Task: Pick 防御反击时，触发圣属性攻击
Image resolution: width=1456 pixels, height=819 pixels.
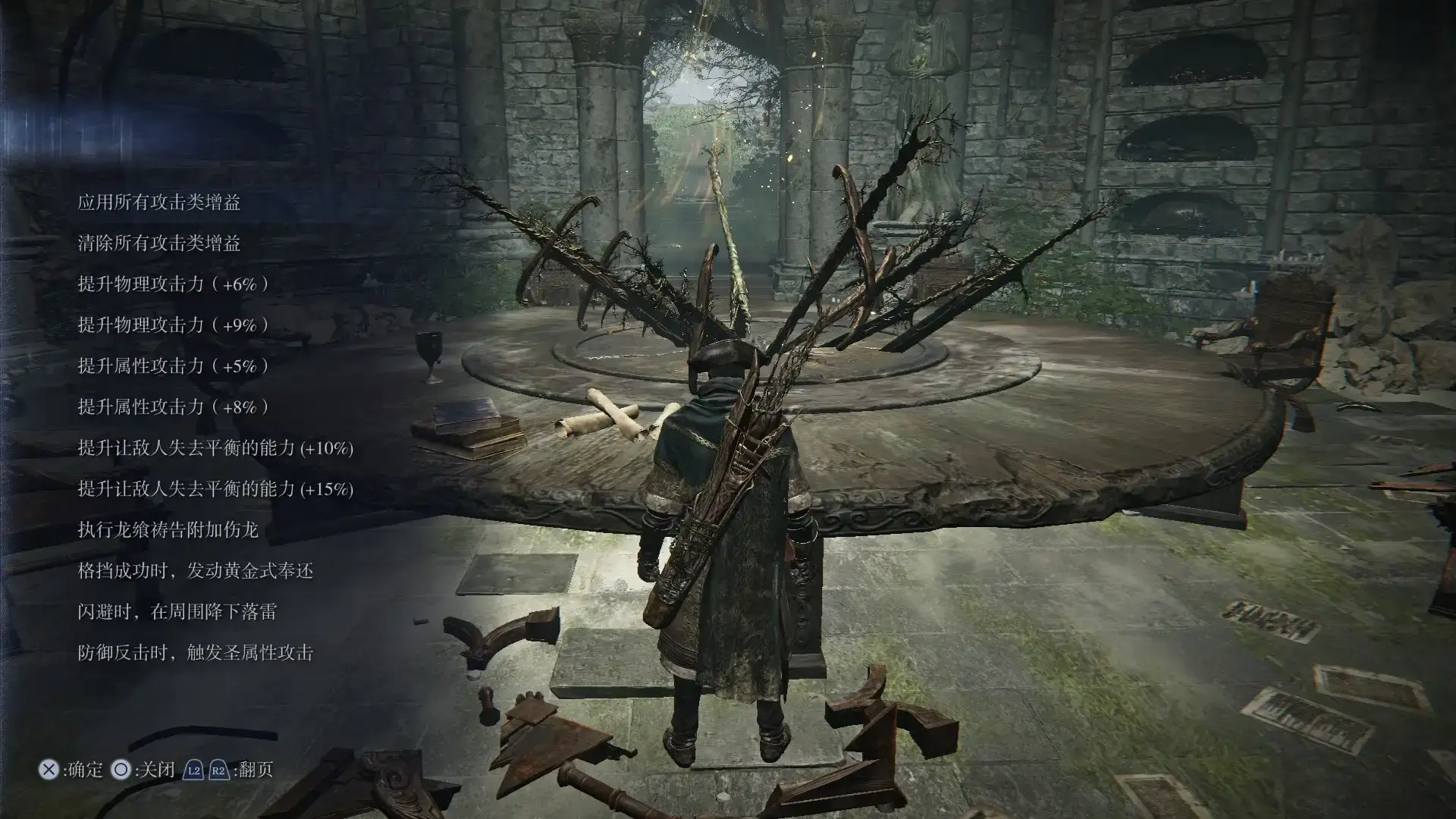Action: pyautogui.click(x=195, y=653)
